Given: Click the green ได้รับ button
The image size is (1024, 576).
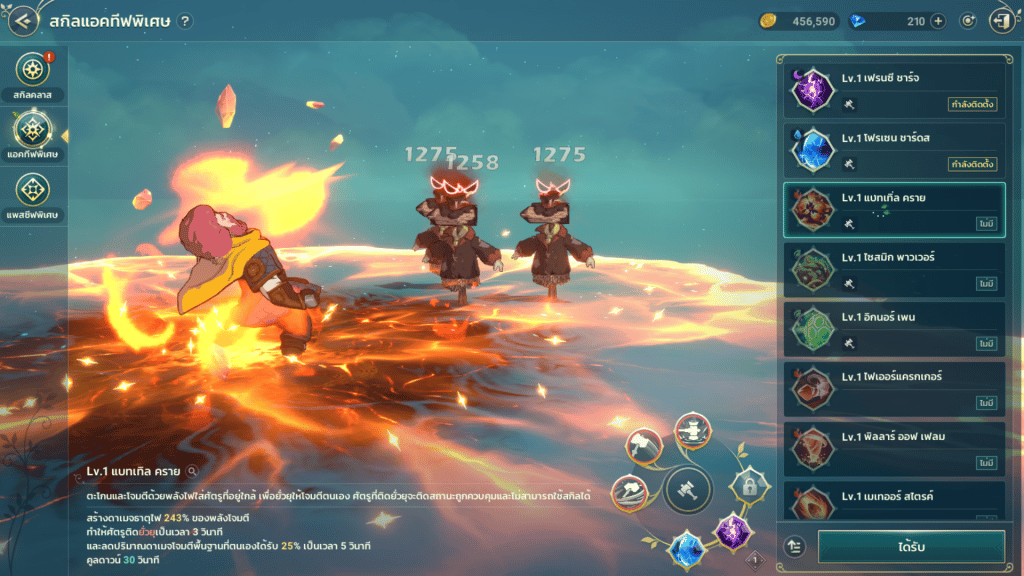Looking at the screenshot, I should tap(911, 547).
